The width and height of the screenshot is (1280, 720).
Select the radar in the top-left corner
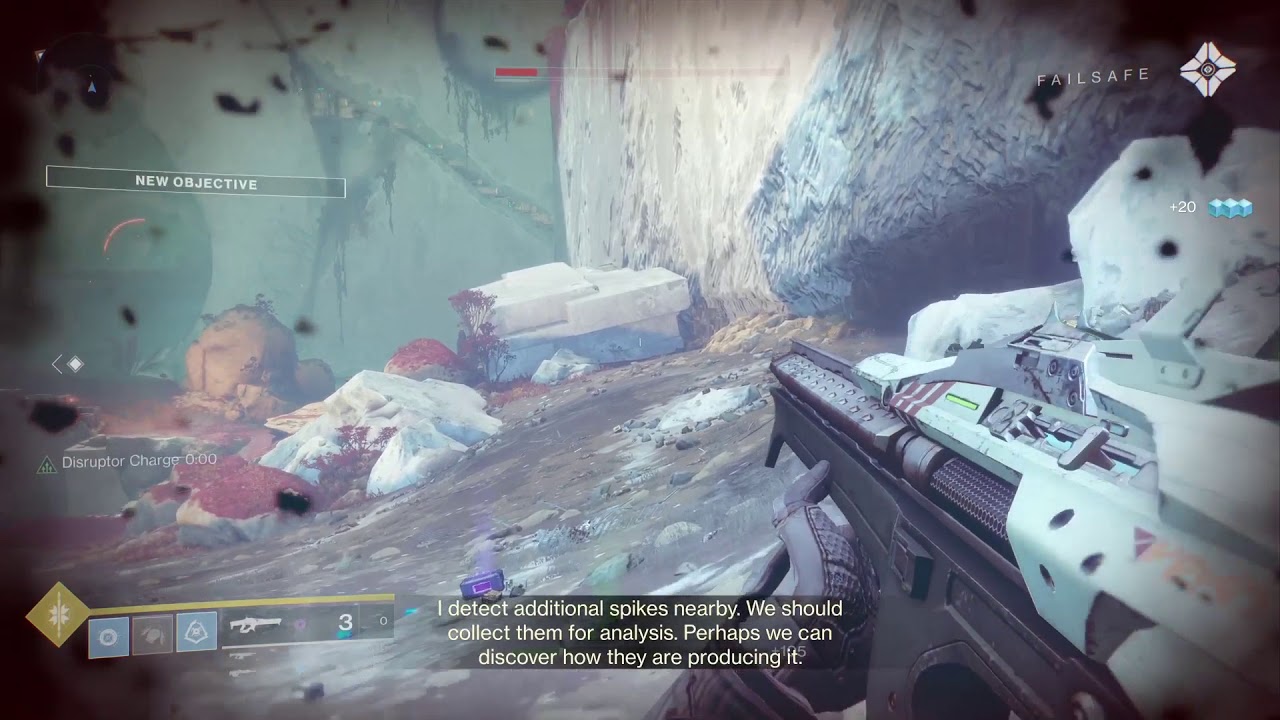point(90,85)
